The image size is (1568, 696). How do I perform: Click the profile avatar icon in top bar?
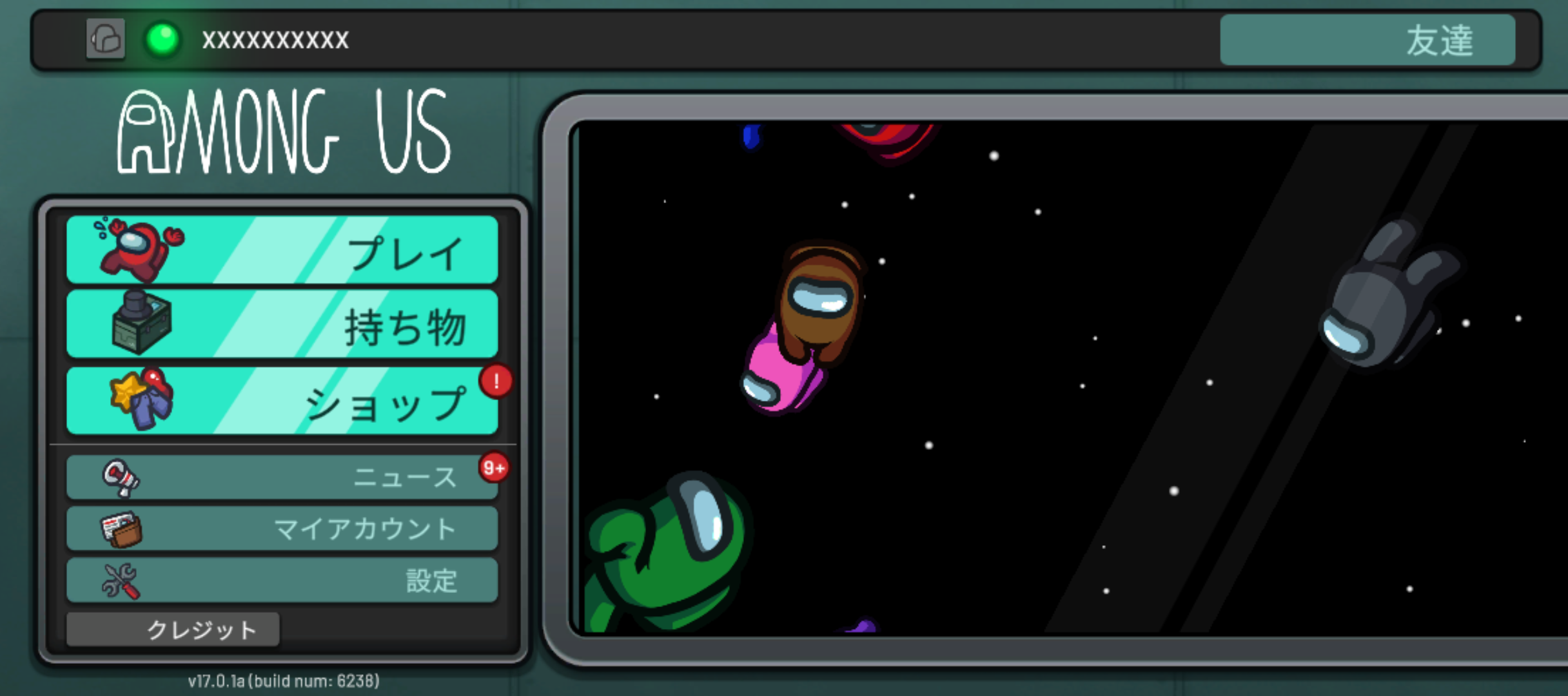pos(106,39)
